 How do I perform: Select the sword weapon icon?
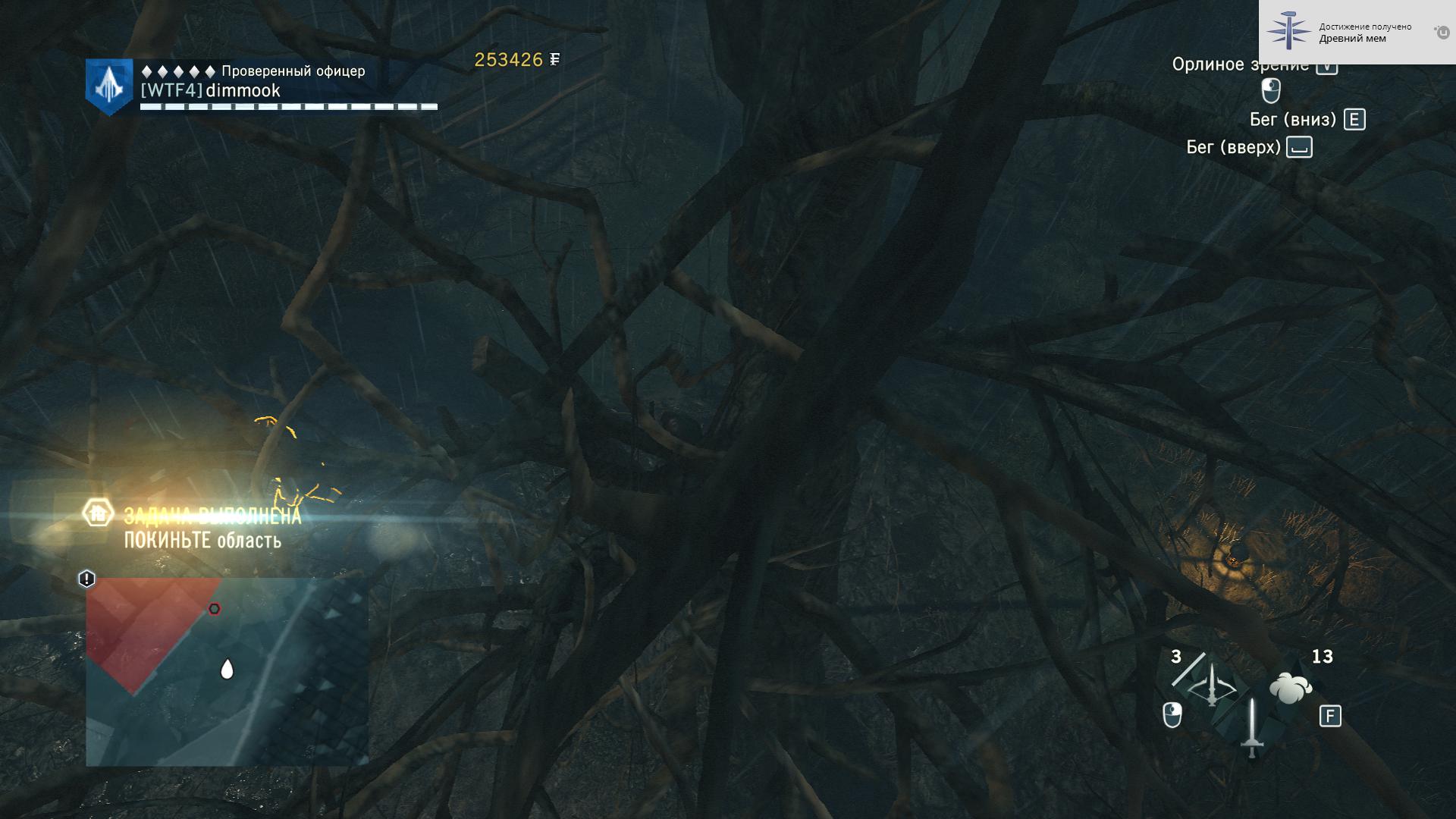click(x=1252, y=727)
